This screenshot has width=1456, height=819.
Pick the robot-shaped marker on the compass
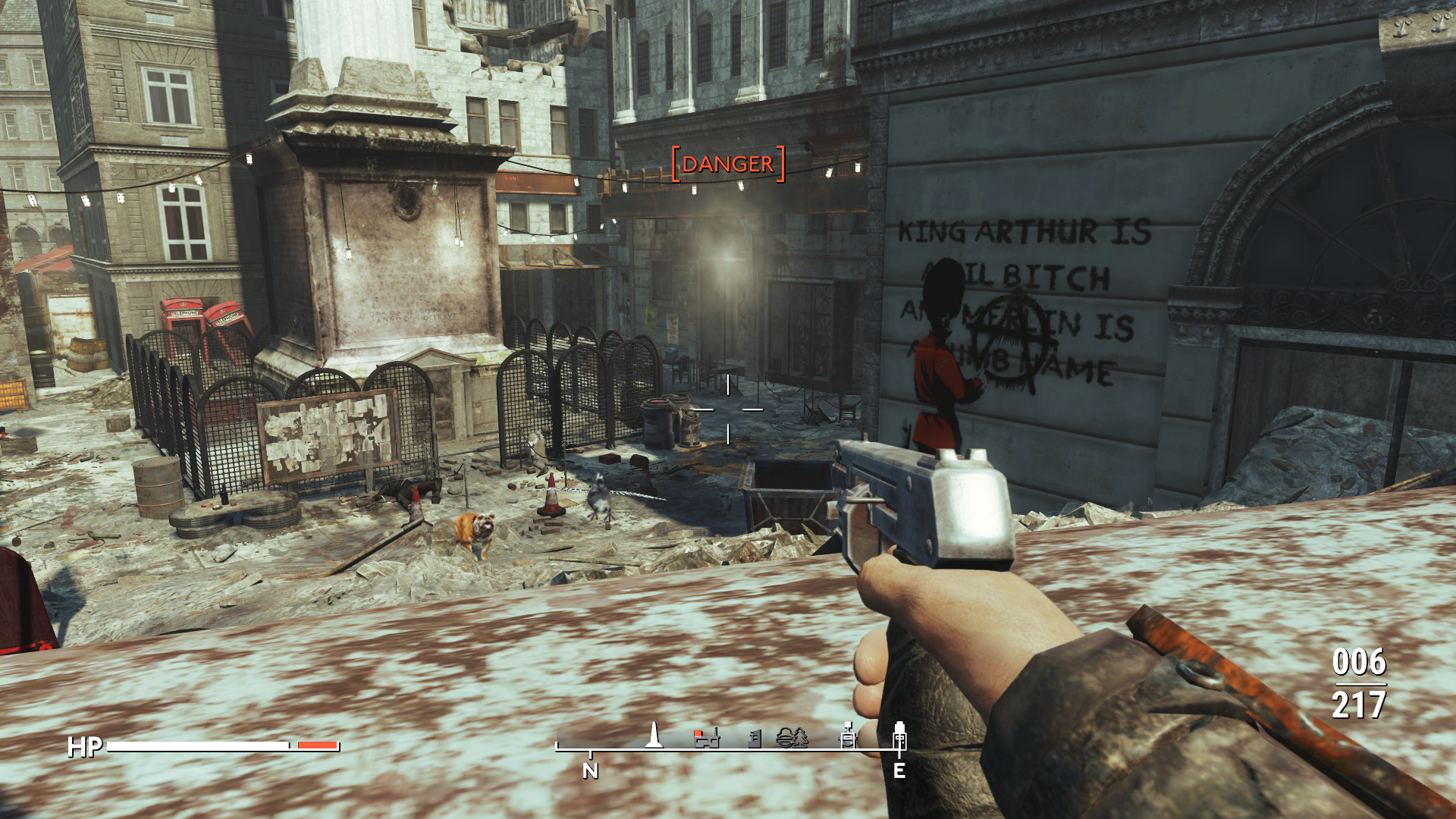847,735
